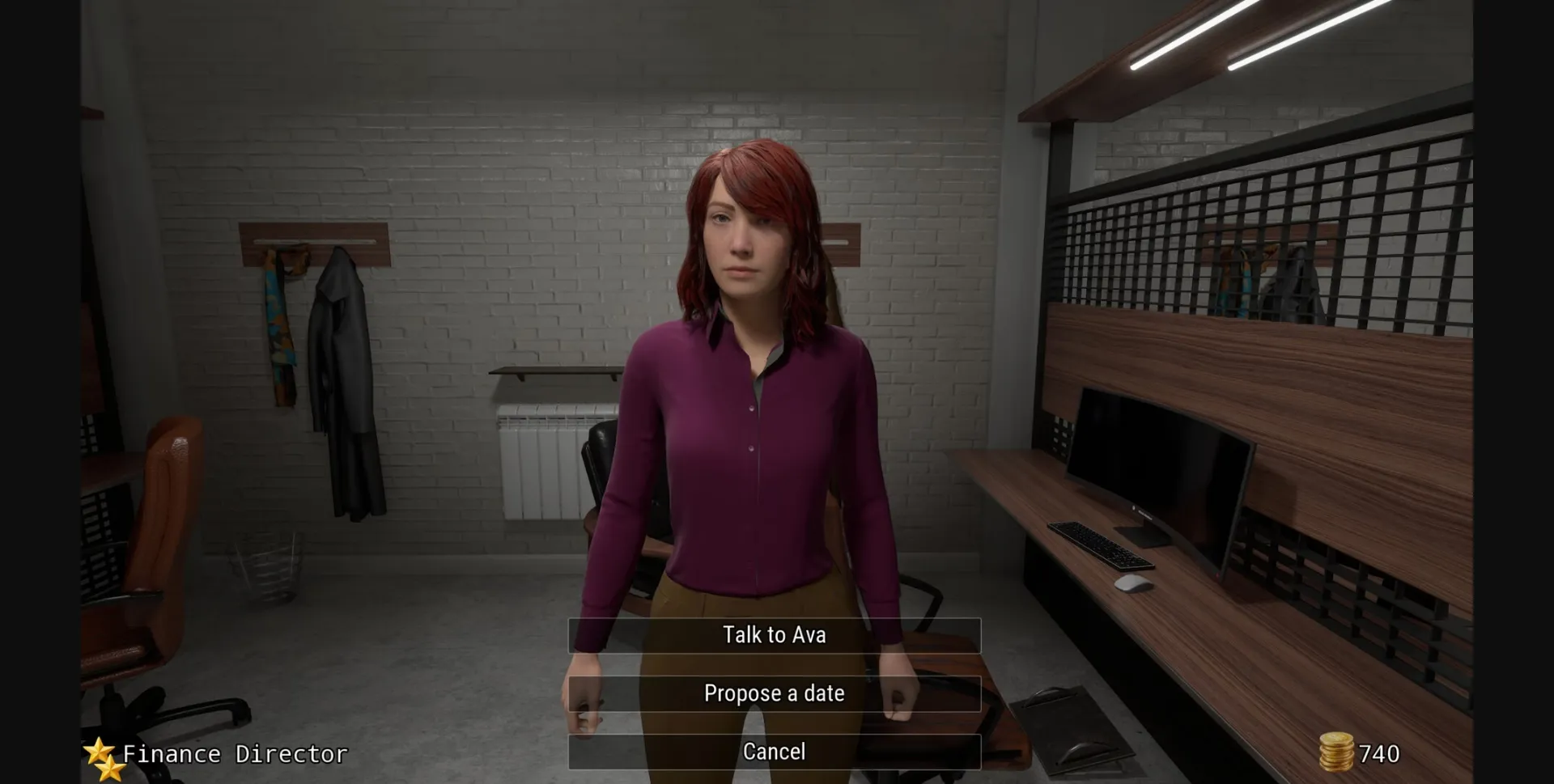Open the Talk to Ava dialog option
Image resolution: width=1554 pixels, height=784 pixels.
pos(775,634)
